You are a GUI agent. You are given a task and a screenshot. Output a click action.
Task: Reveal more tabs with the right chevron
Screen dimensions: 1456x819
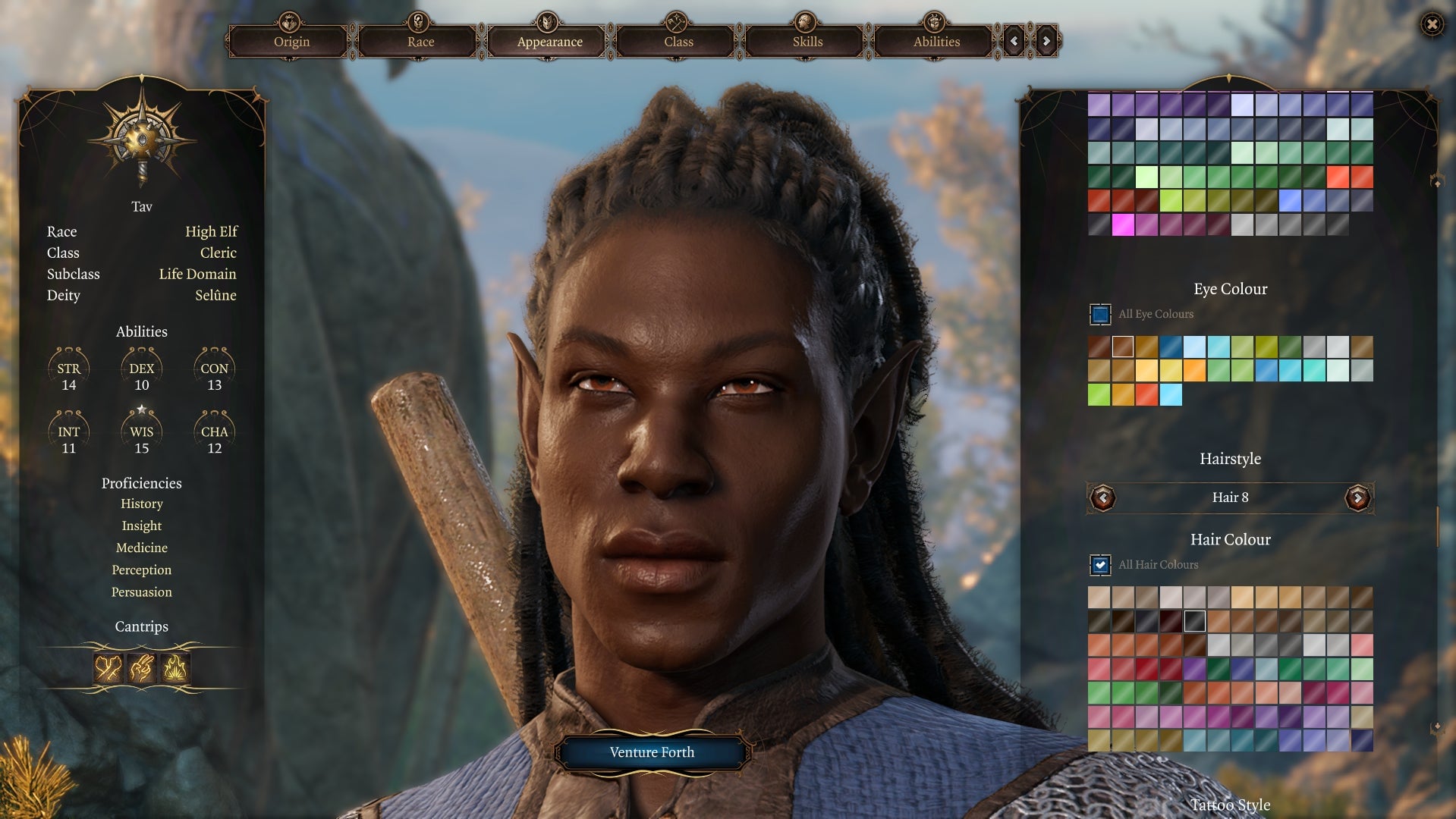pos(1044,42)
